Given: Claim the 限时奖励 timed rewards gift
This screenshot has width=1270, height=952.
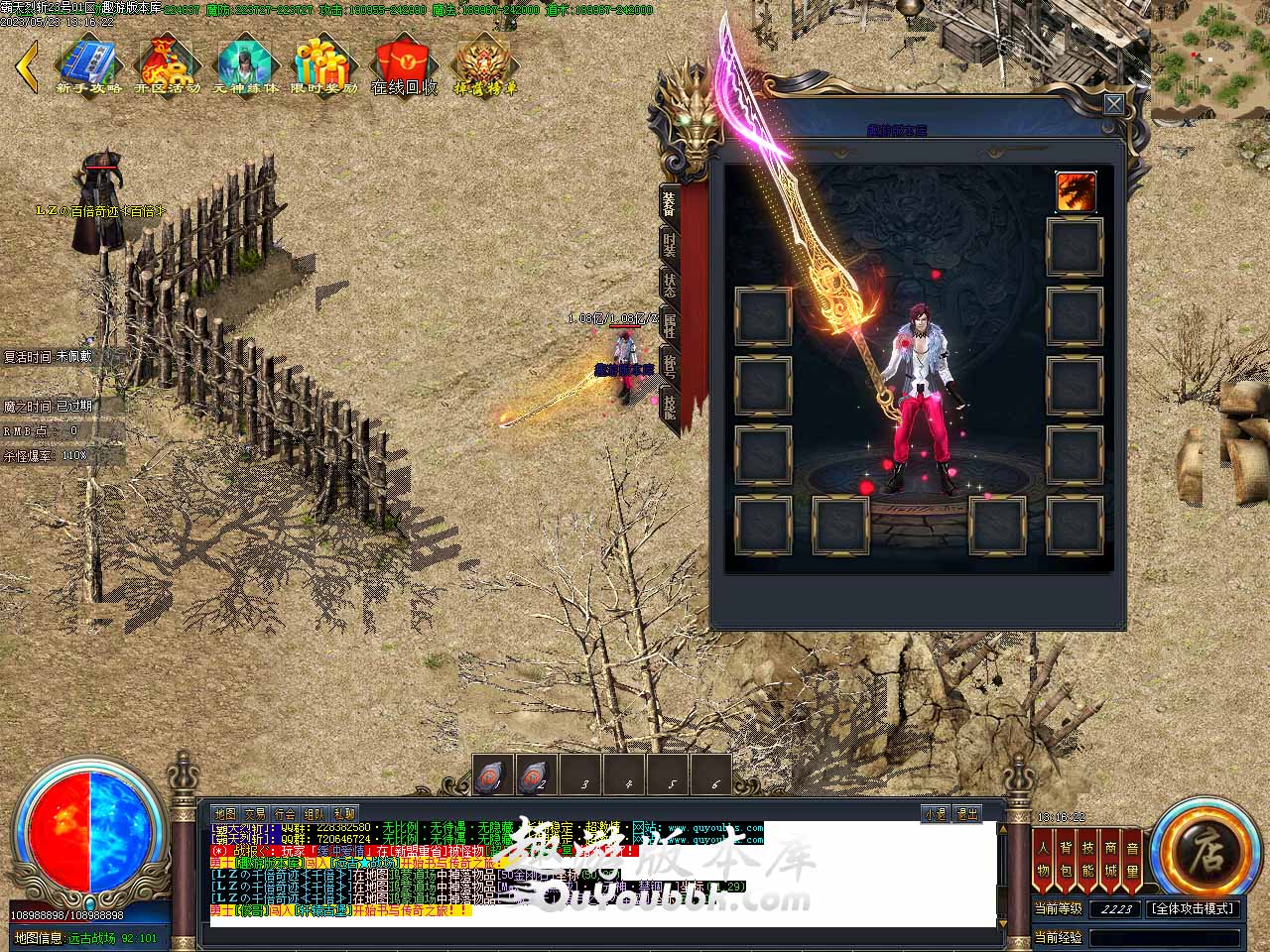Looking at the screenshot, I should point(324,65).
